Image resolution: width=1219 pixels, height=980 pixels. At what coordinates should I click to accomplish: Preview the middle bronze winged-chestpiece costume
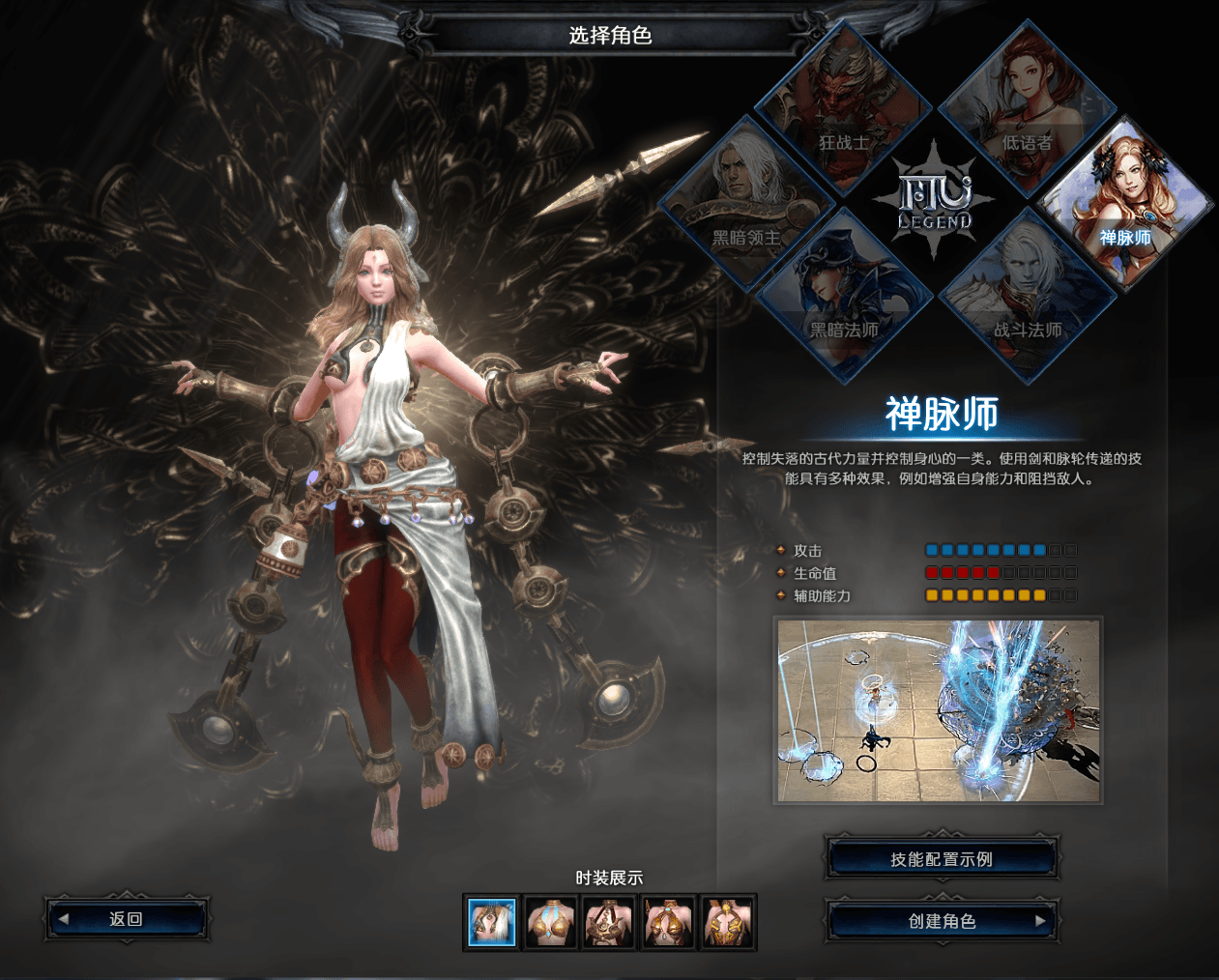[609, 922]
